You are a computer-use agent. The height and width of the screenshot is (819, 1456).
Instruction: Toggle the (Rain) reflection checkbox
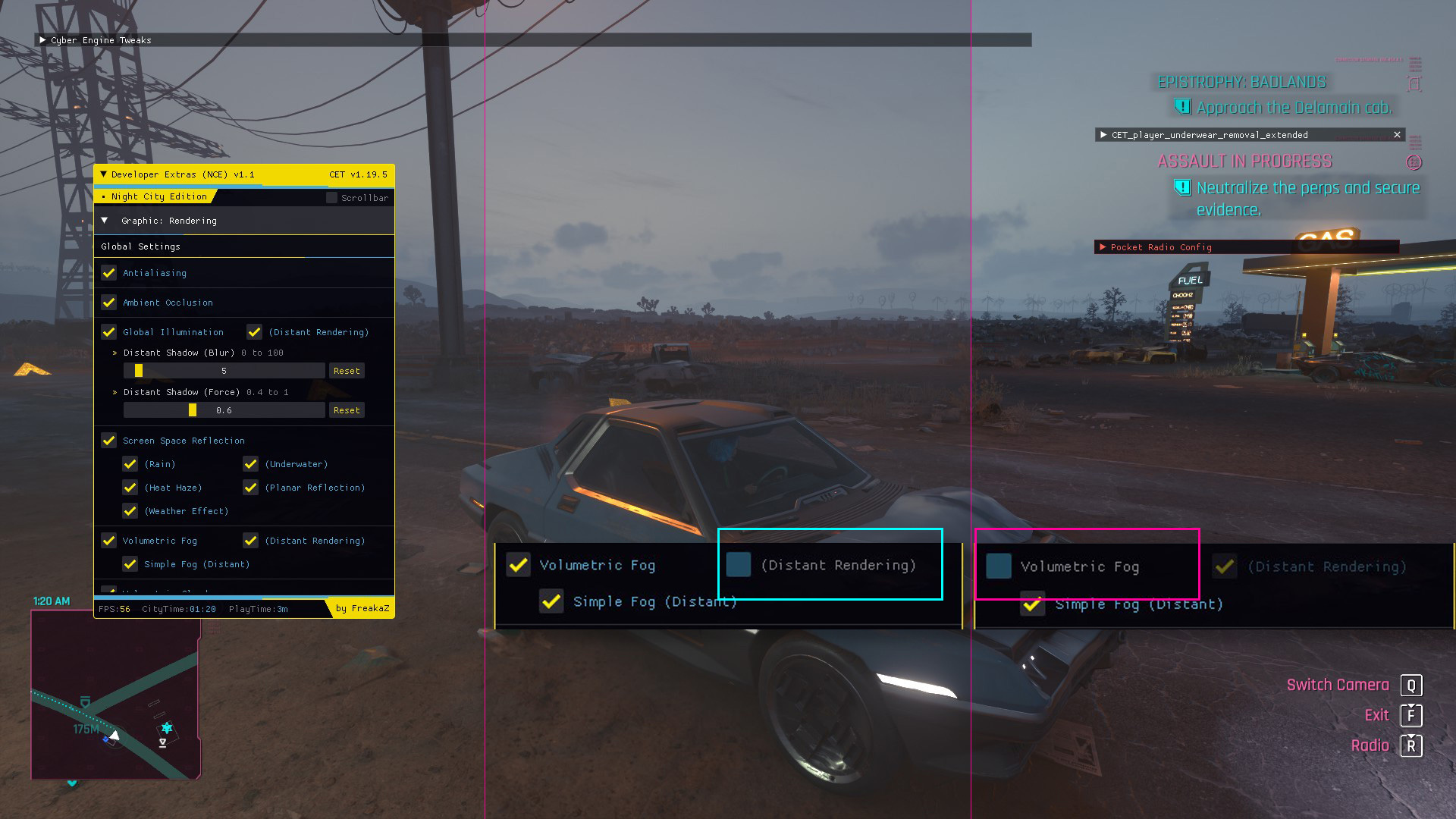130,464
